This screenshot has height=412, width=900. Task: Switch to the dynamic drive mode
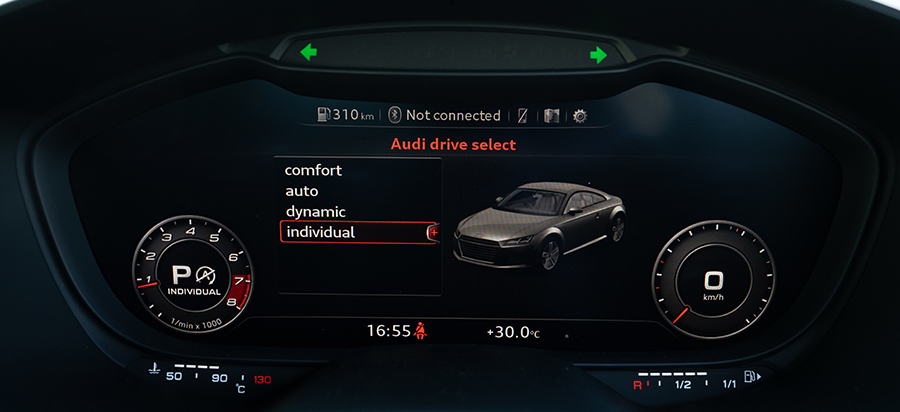(x=315, y=212)
